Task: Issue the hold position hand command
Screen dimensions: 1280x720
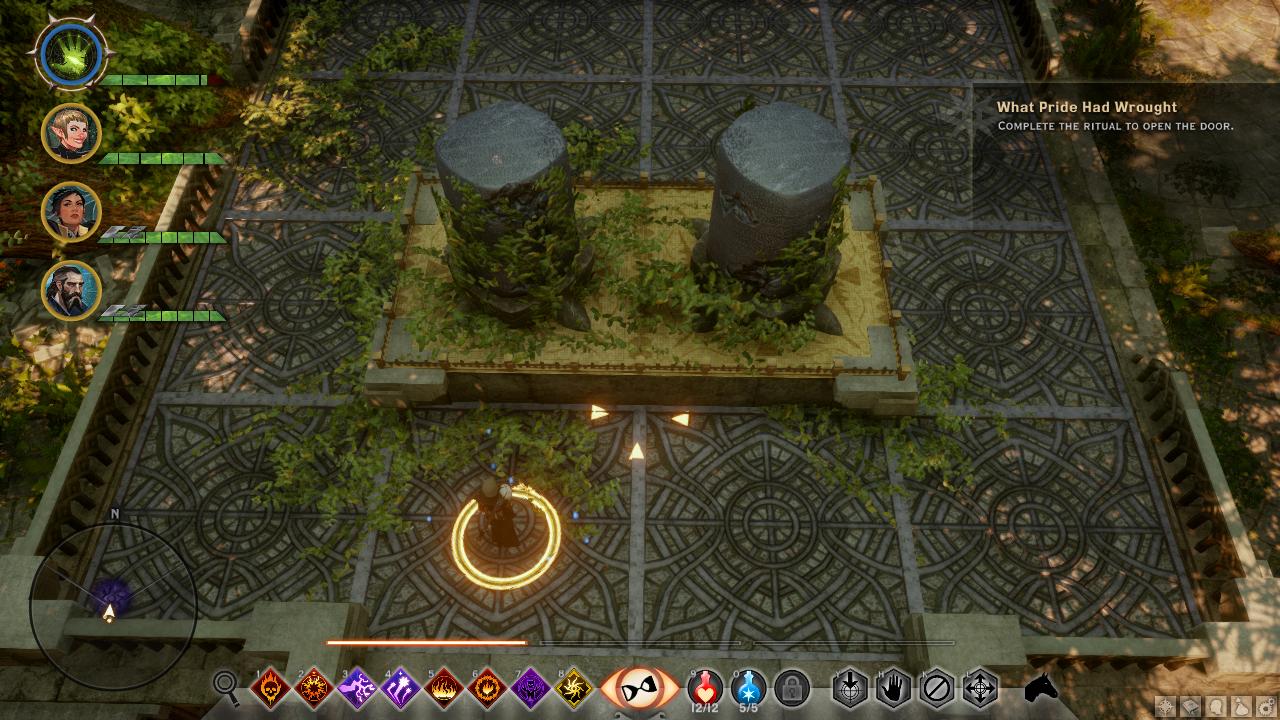Action: tap(893, 688)
